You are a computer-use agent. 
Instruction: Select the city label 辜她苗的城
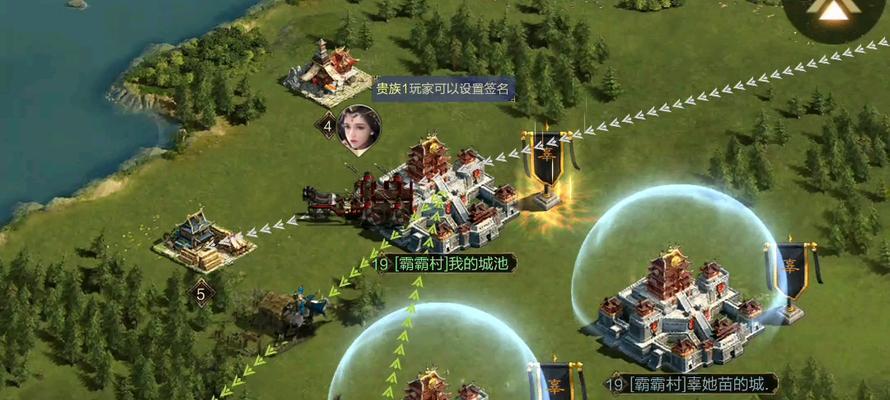691,384
